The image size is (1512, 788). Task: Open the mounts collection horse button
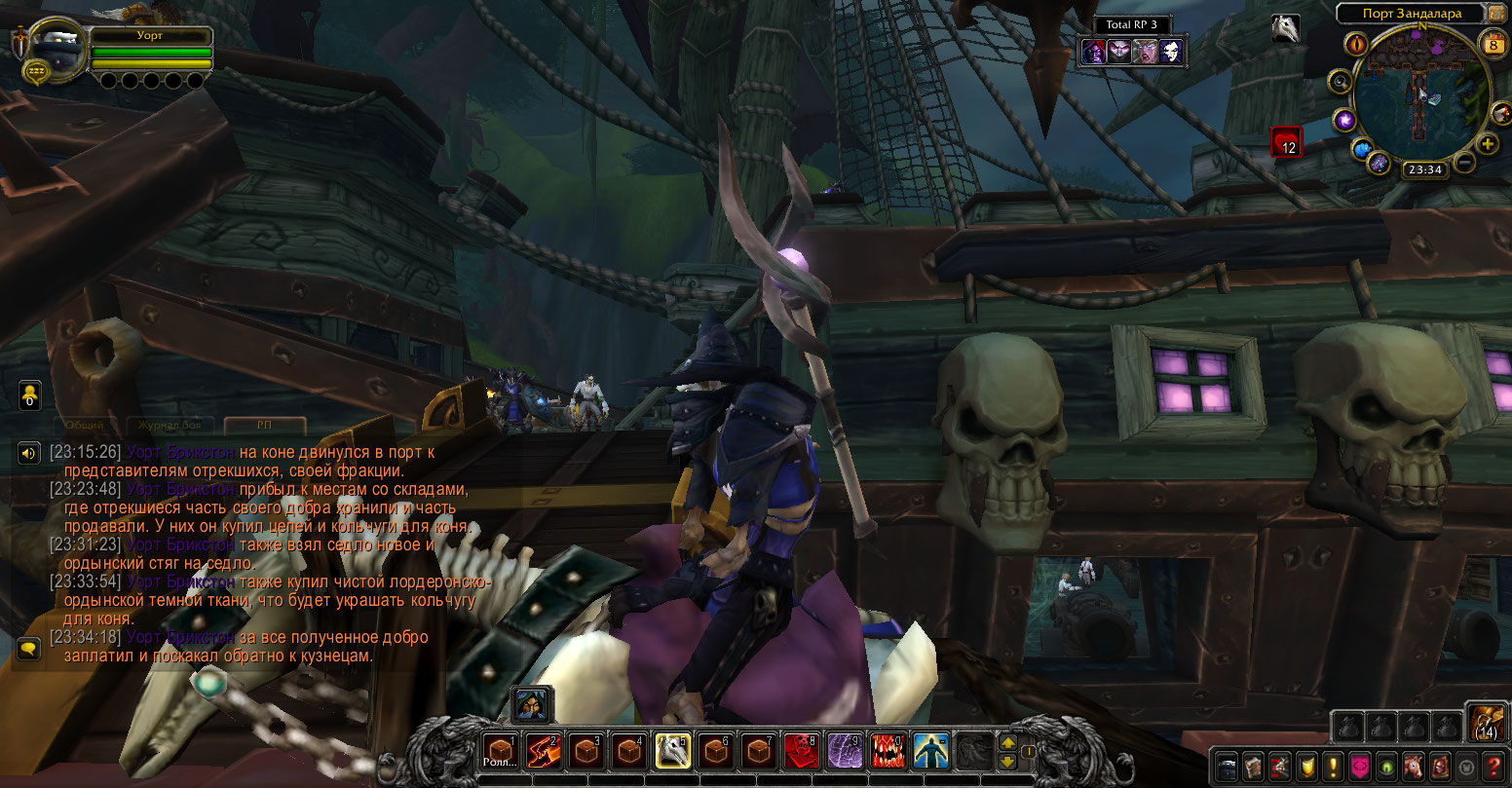pyautogui.click(x=1411, y=766)
